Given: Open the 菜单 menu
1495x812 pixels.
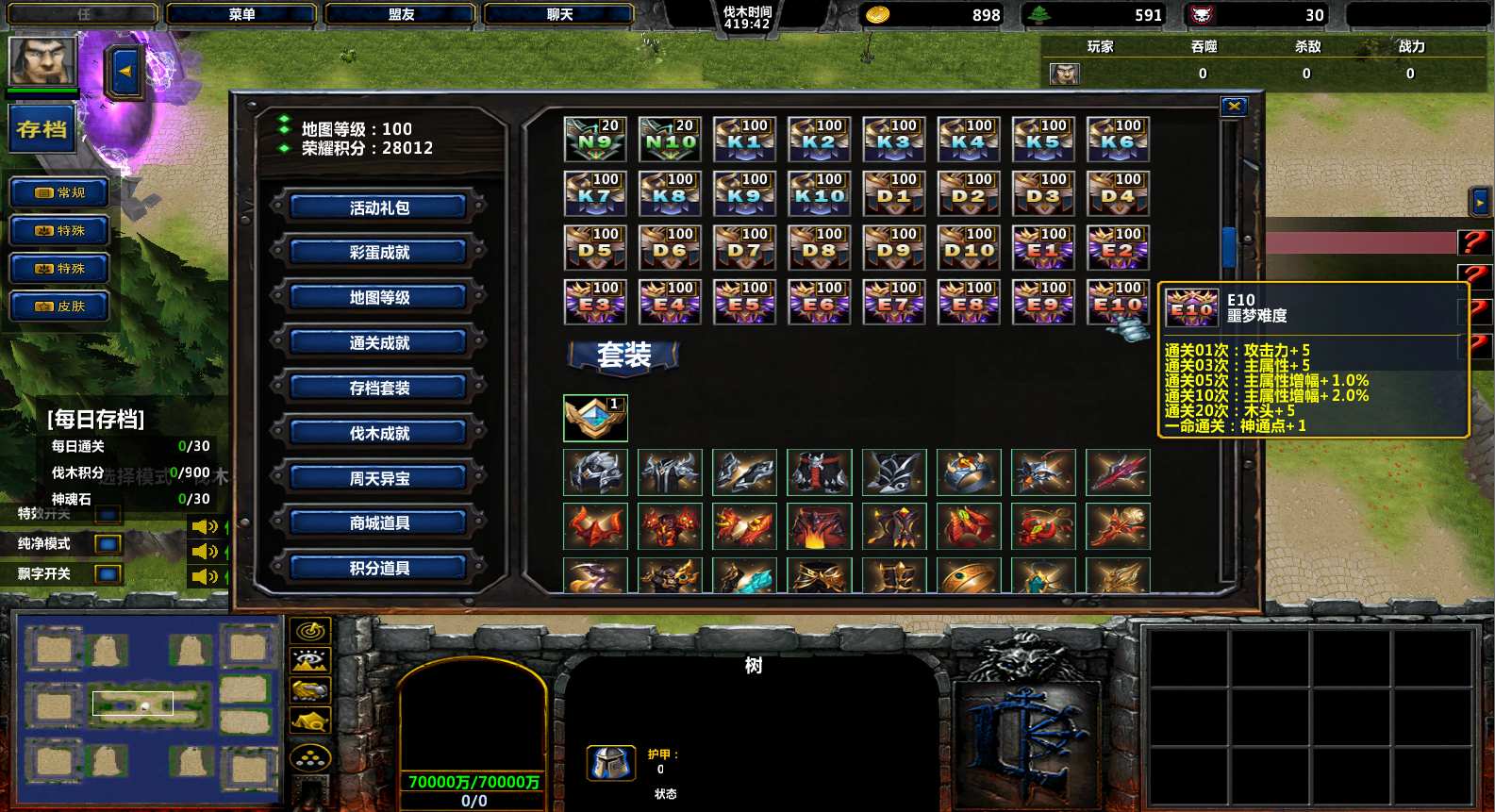Looking at the screenshot, I should 241,14.
